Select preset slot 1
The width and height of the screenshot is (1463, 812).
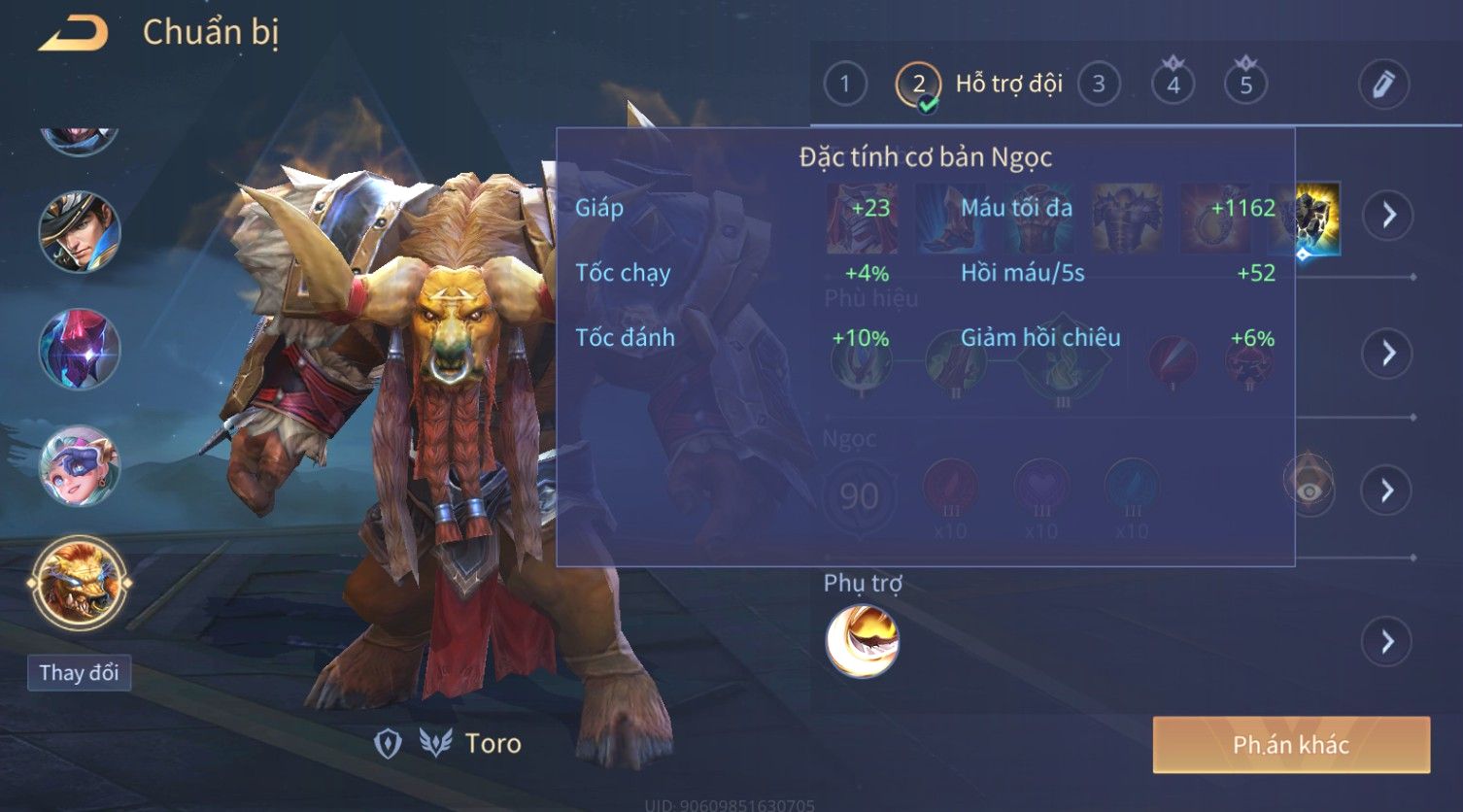coord(844,85)
